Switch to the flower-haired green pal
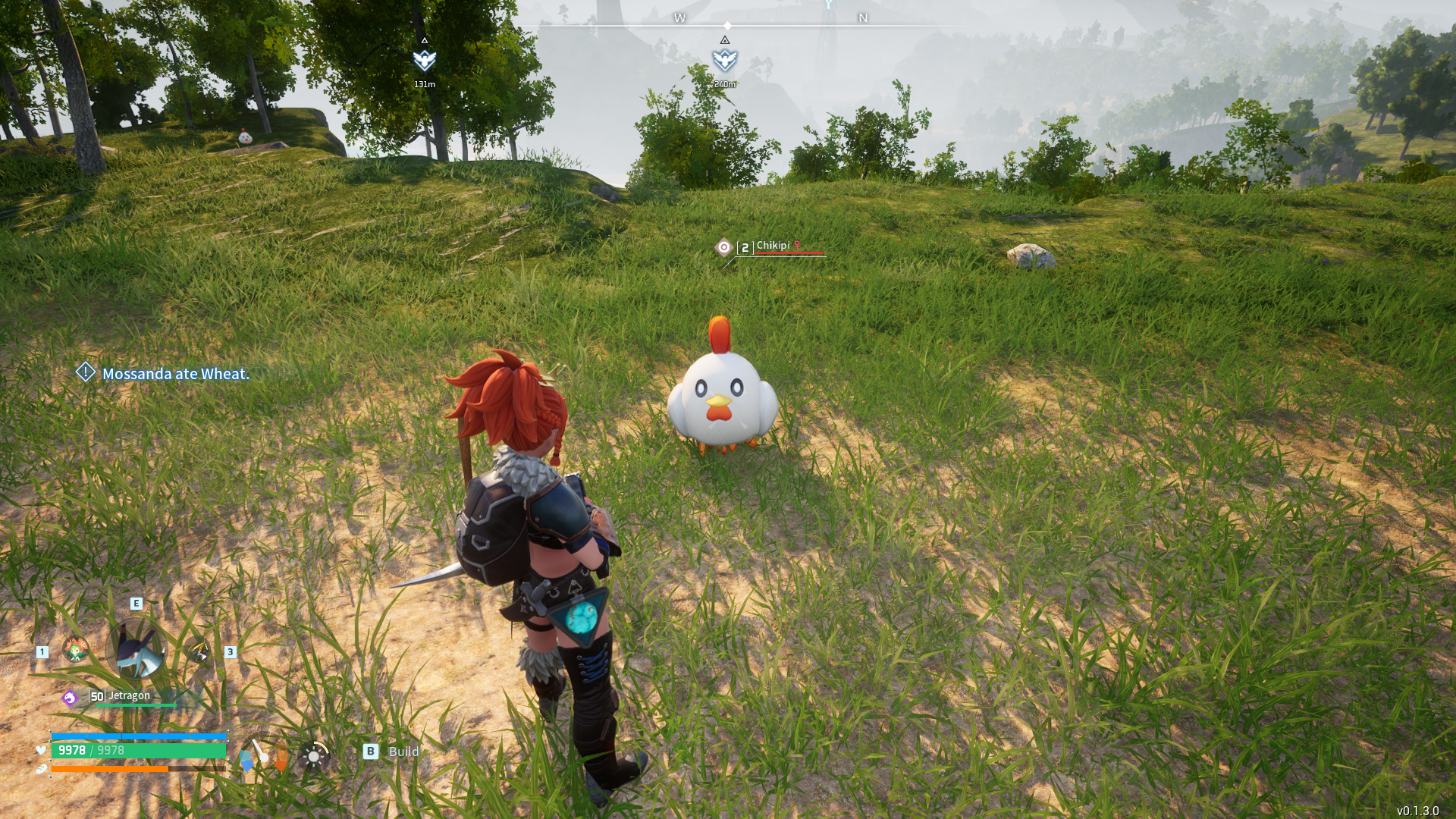This screenshot has height=819, width=1456. pyautogui.click(x=75, y=650)
